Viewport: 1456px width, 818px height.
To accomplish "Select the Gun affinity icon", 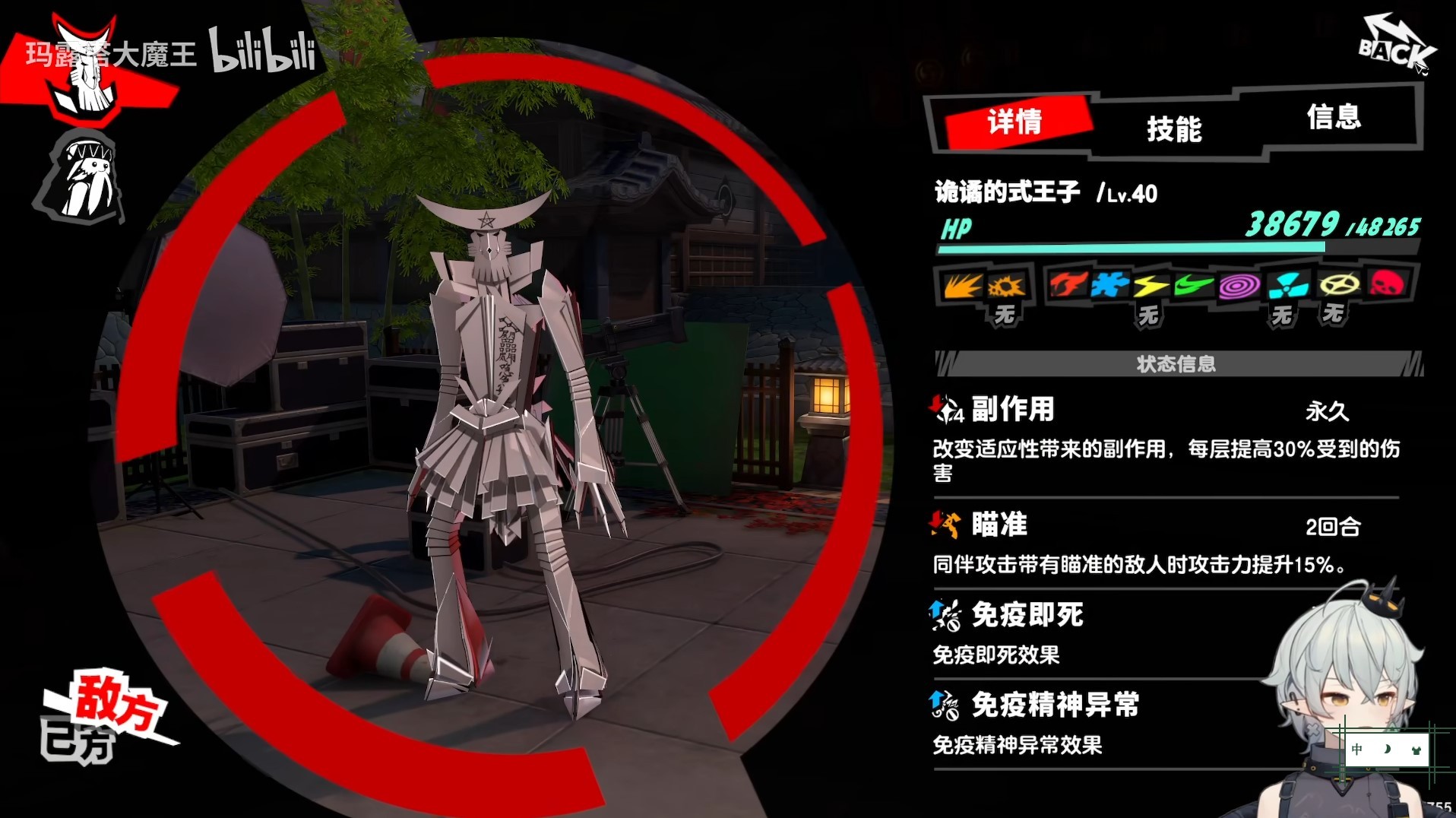I will [1008, 285].
